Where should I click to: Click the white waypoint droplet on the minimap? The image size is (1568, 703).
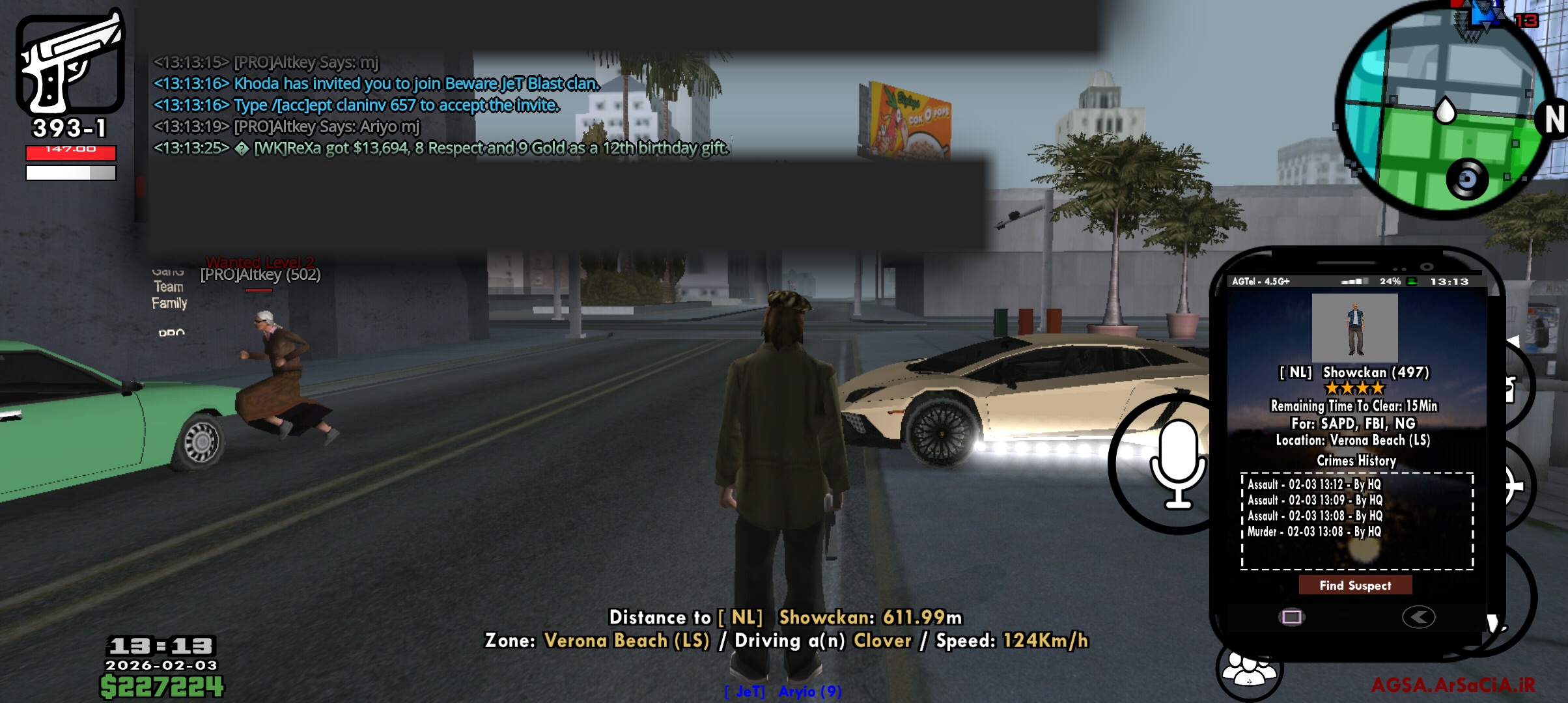1445,111
